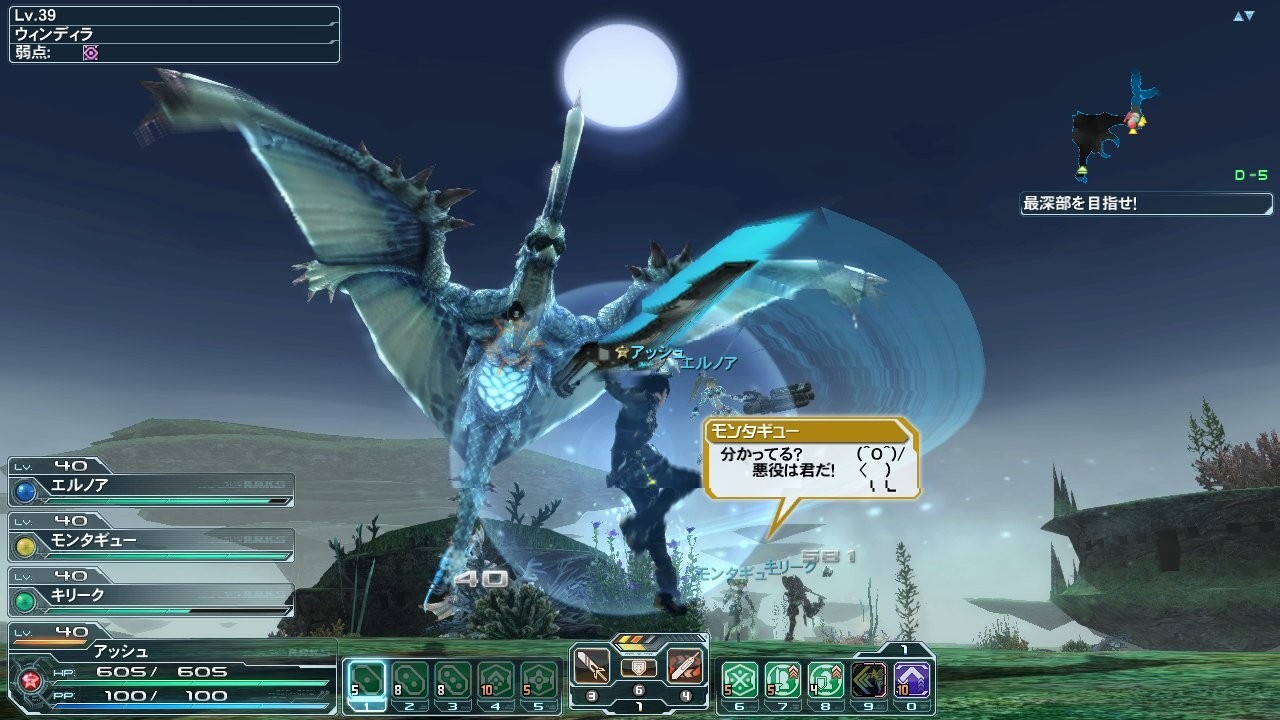Use the red sword photon art icon

(x=685, y=666)
